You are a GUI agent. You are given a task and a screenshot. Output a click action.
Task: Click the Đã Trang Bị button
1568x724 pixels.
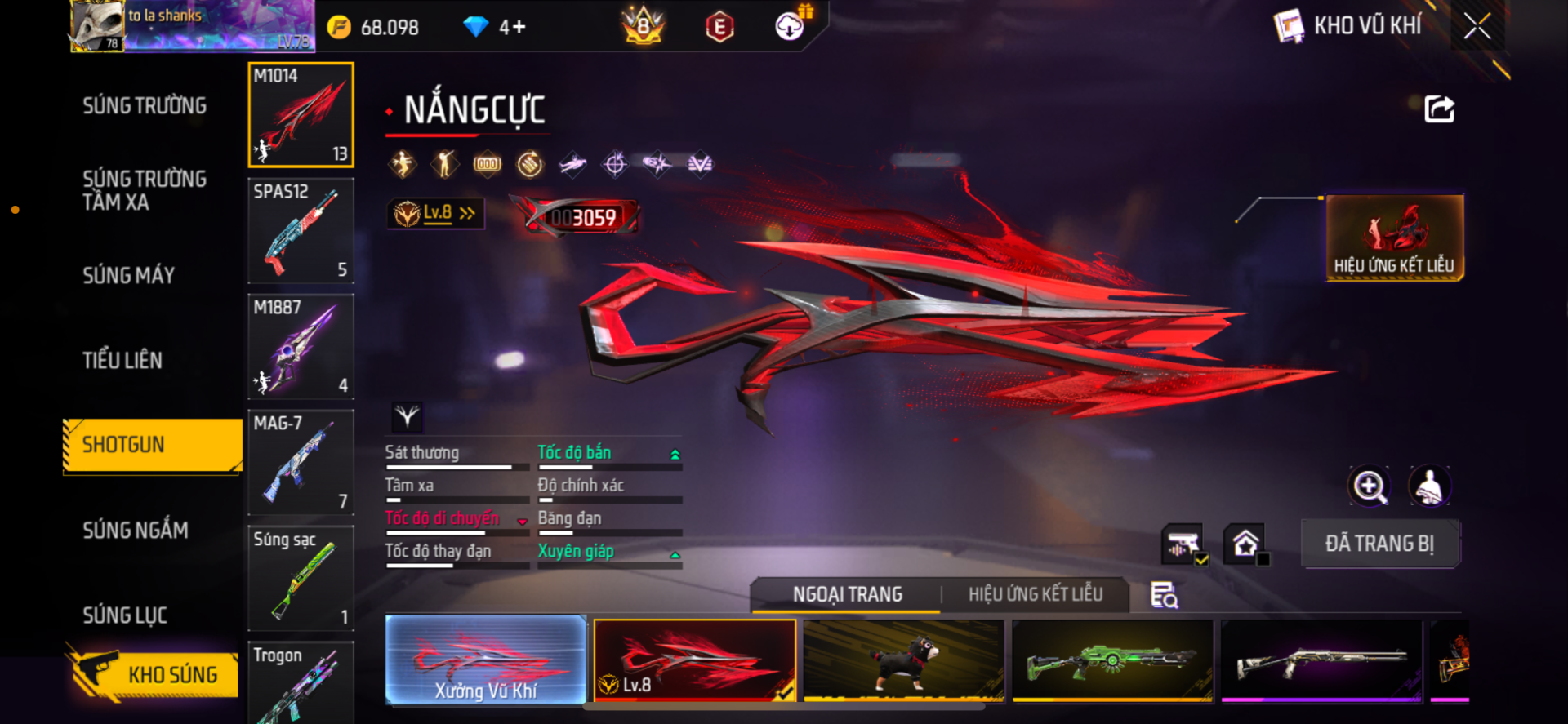(x=1379, y=544)
